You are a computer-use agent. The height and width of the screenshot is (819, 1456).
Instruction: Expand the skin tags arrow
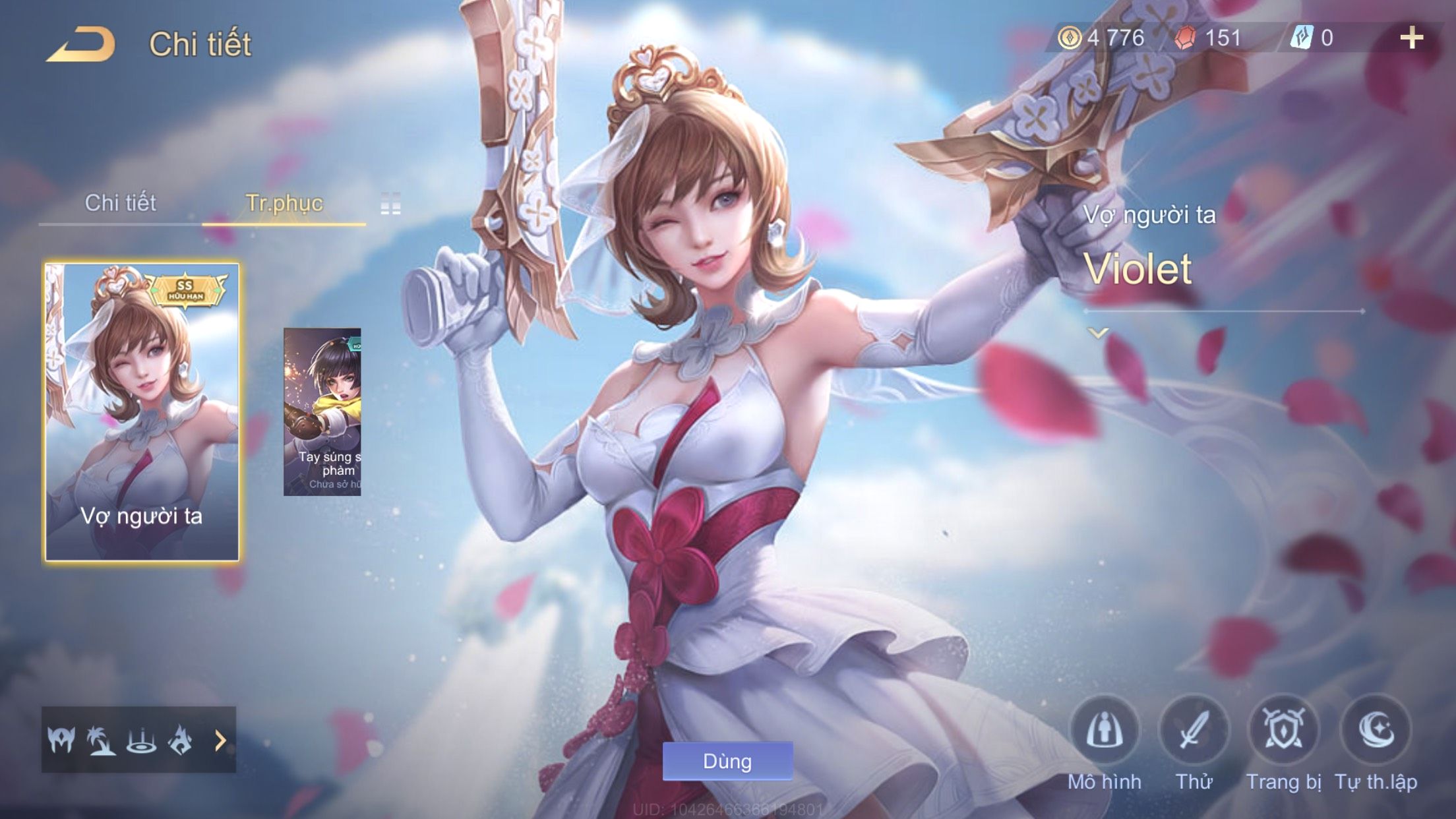(220, 741)
